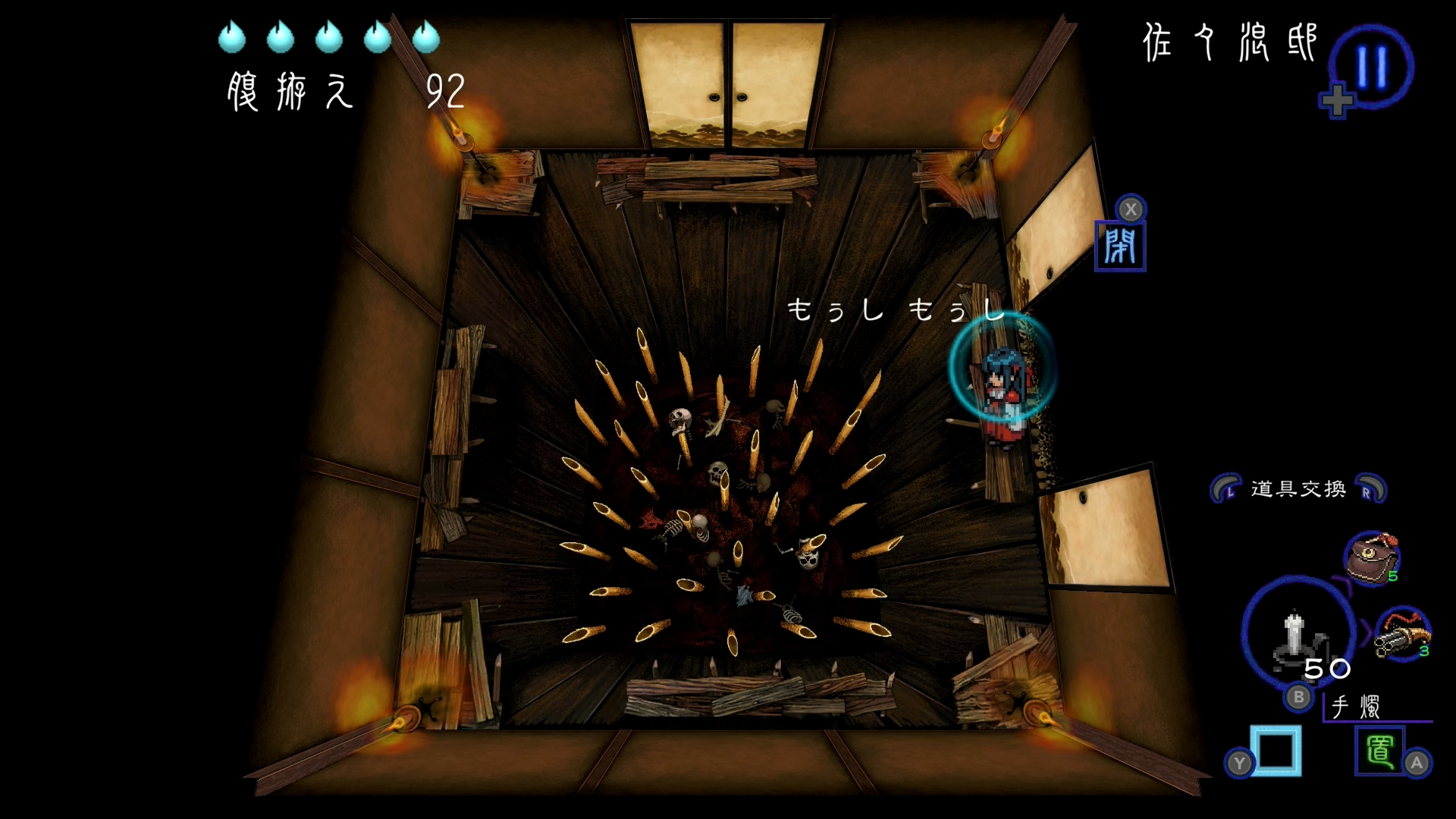Select the candlestick item in the large circle
This screenshot has height=819, width=1456.
point(1298,634)
